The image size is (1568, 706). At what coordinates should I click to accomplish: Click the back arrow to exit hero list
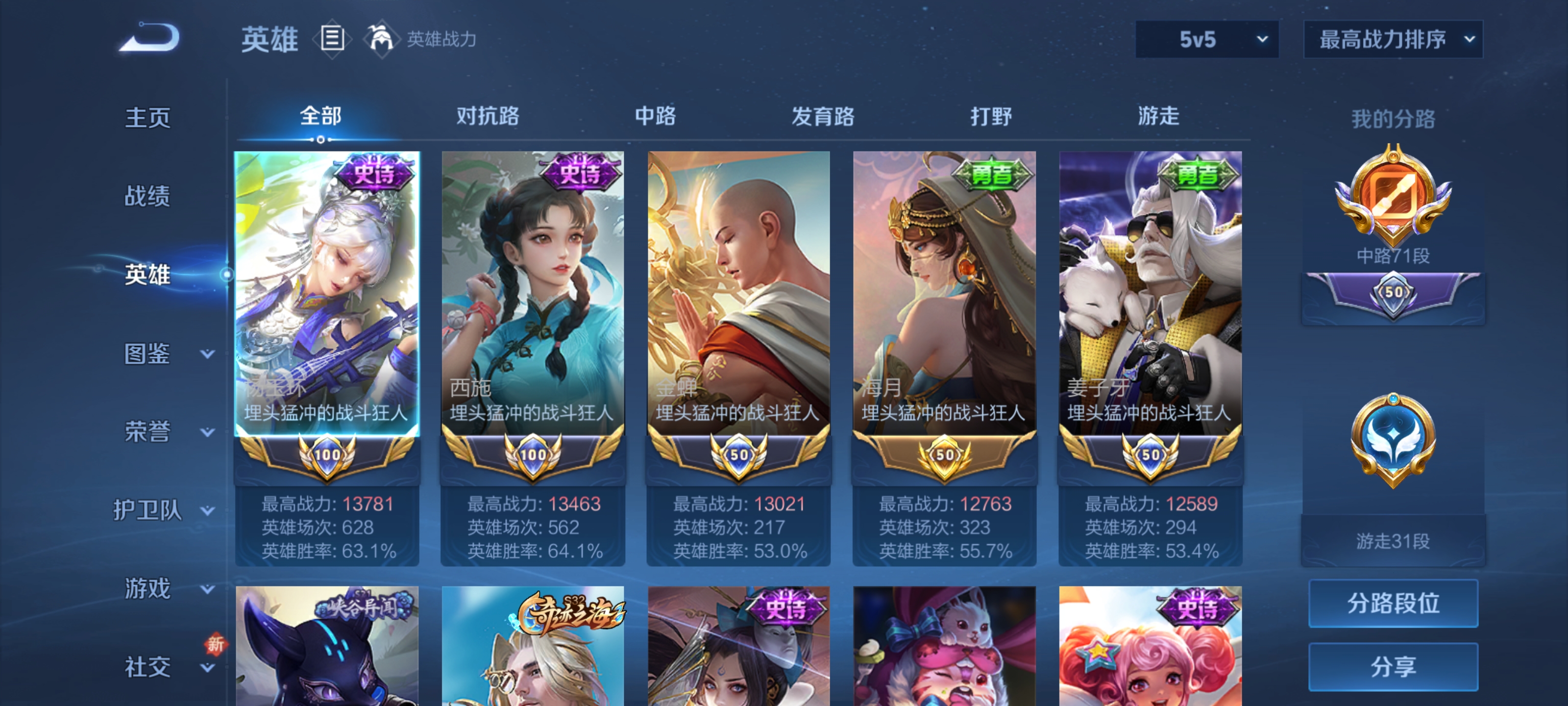point(148,38)
